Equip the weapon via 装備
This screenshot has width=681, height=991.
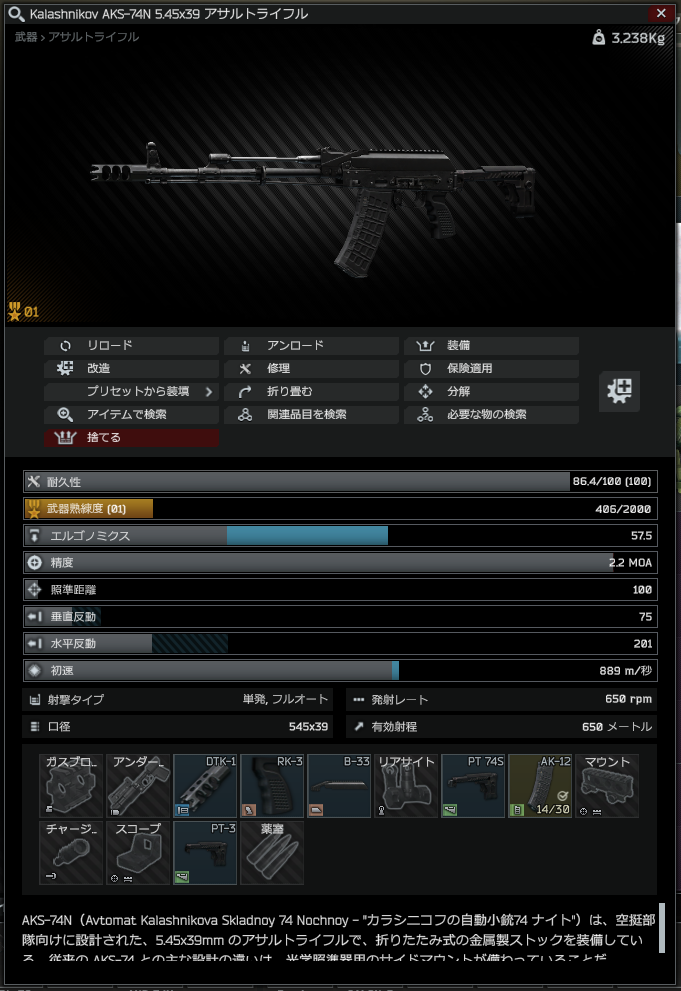coord(491,346)
